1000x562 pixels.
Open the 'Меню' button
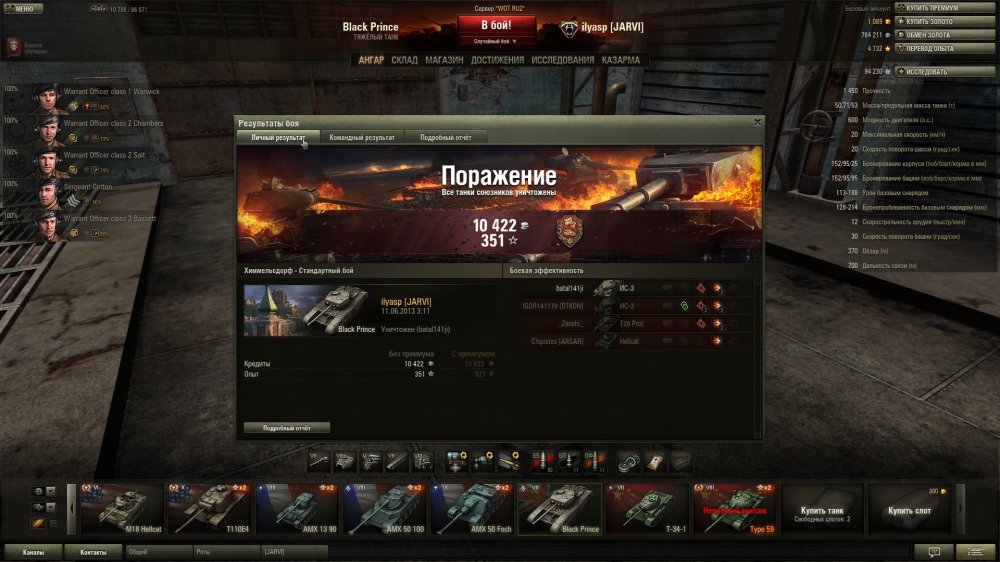pos(23,8)
